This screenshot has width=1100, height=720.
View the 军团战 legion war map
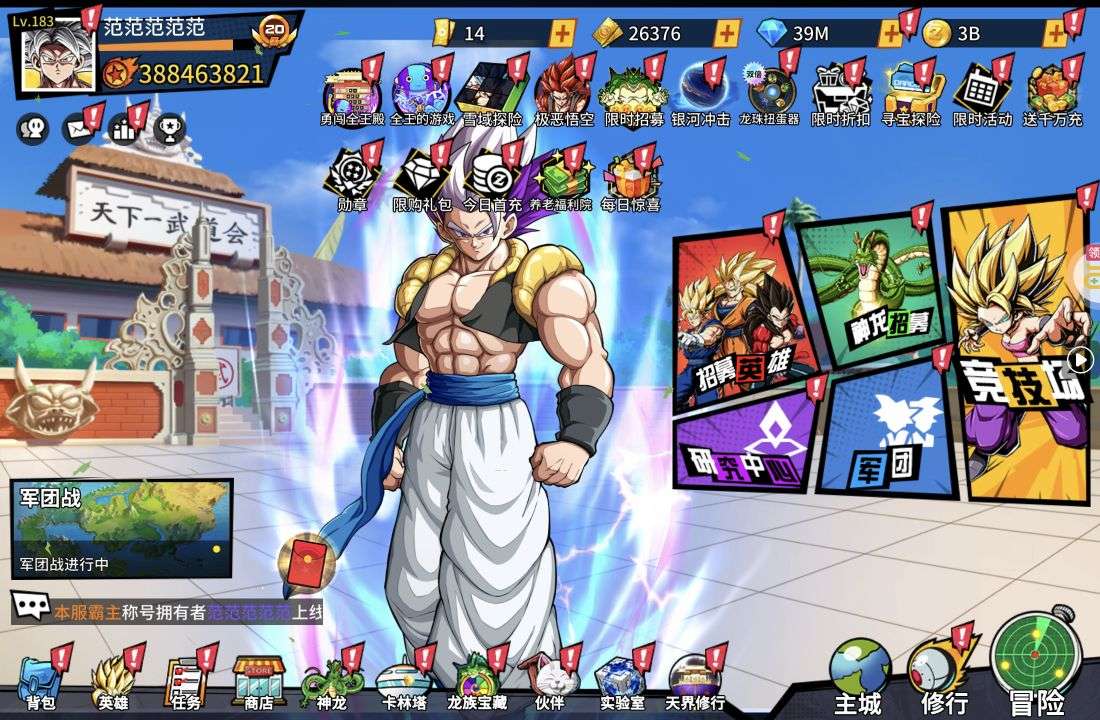121,528
